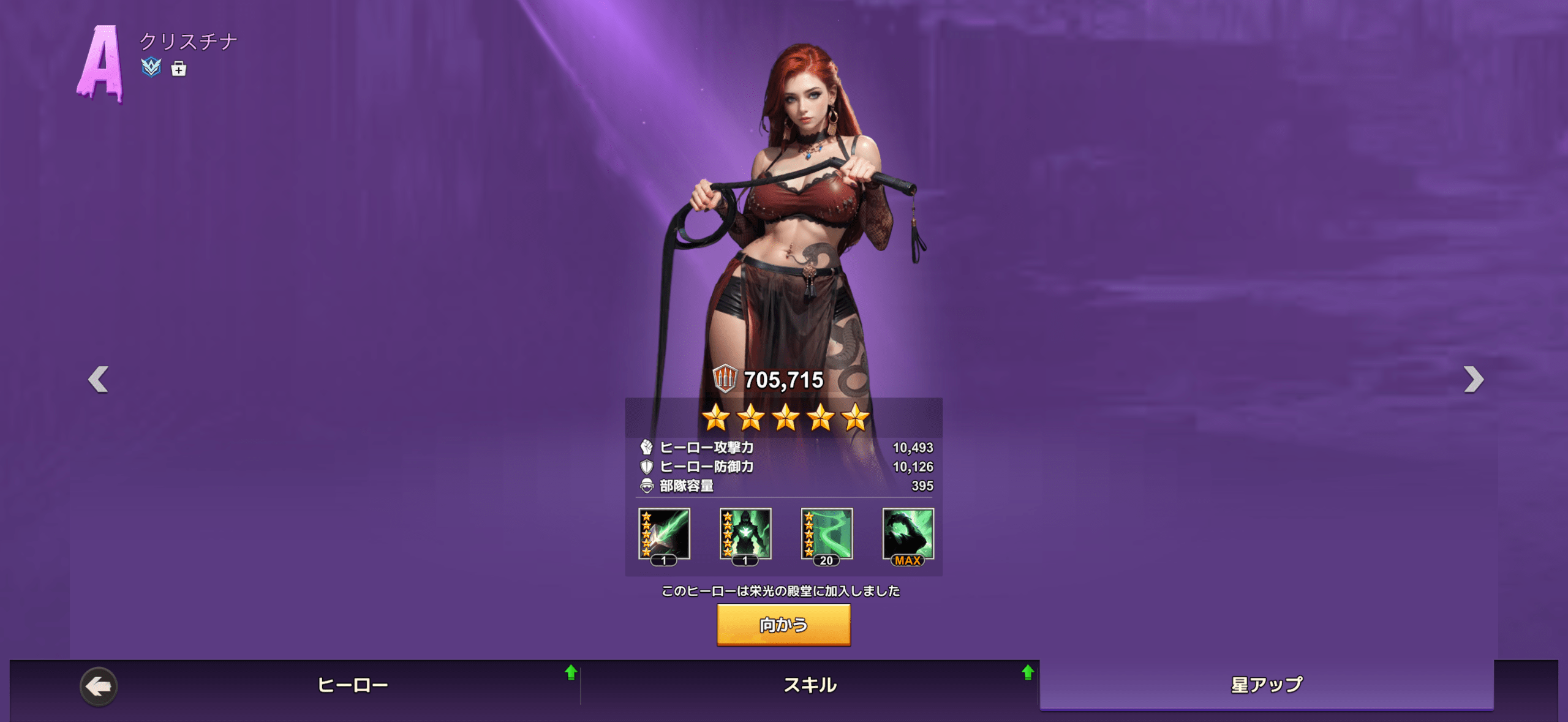Select the level 20 green swirl skill
The width and height of the screenshot is (1568, 722).
click(827, 534)
